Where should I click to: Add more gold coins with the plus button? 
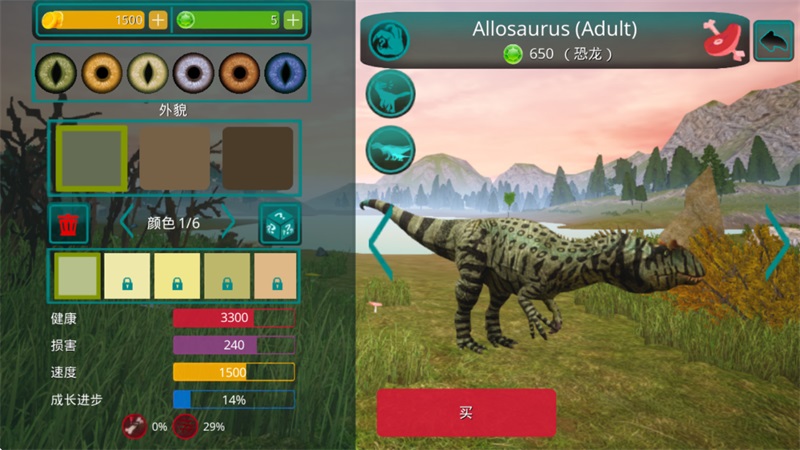(x=159, y=20)
